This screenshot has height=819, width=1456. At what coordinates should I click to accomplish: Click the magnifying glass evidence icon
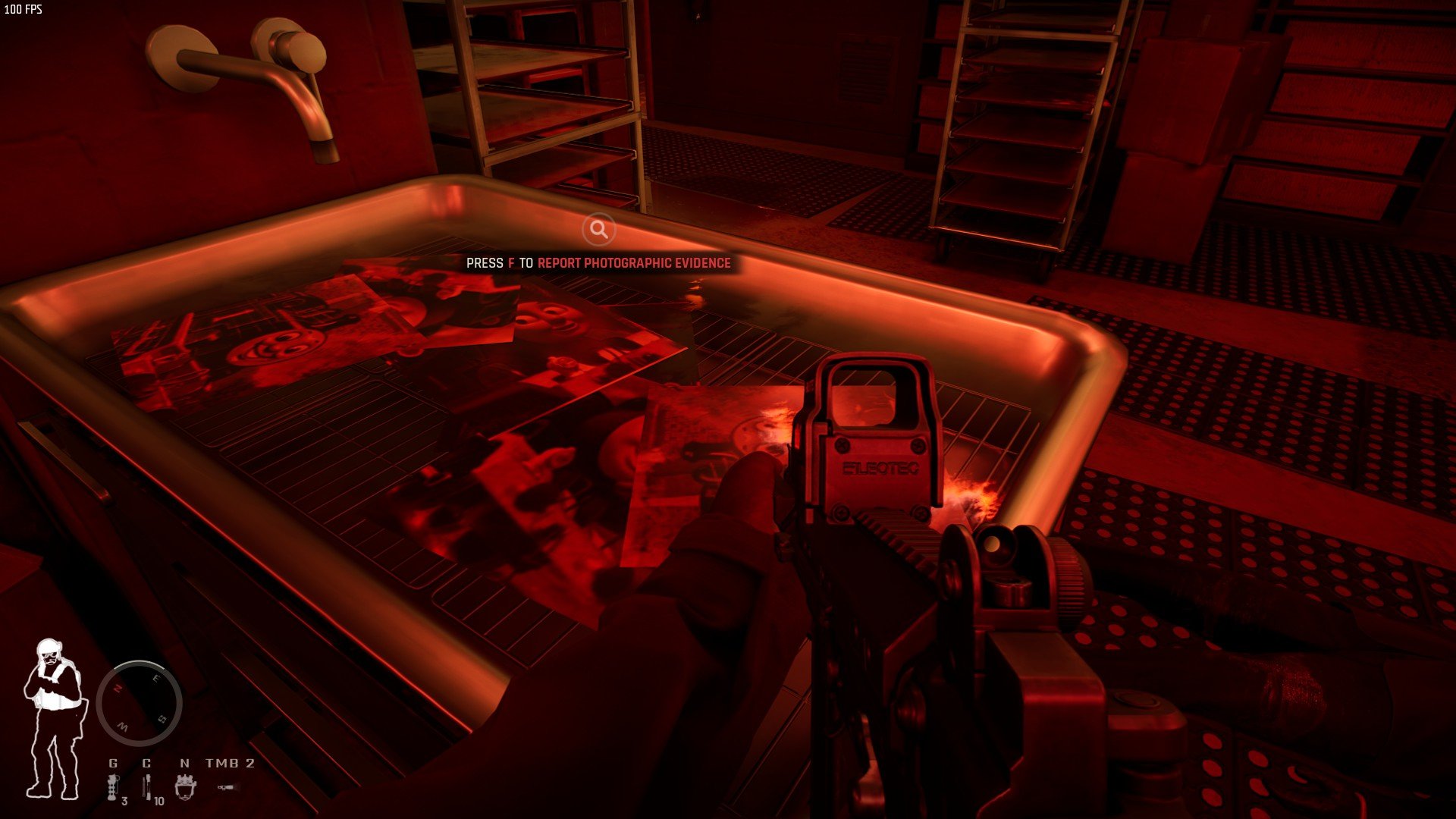(598, 229)
